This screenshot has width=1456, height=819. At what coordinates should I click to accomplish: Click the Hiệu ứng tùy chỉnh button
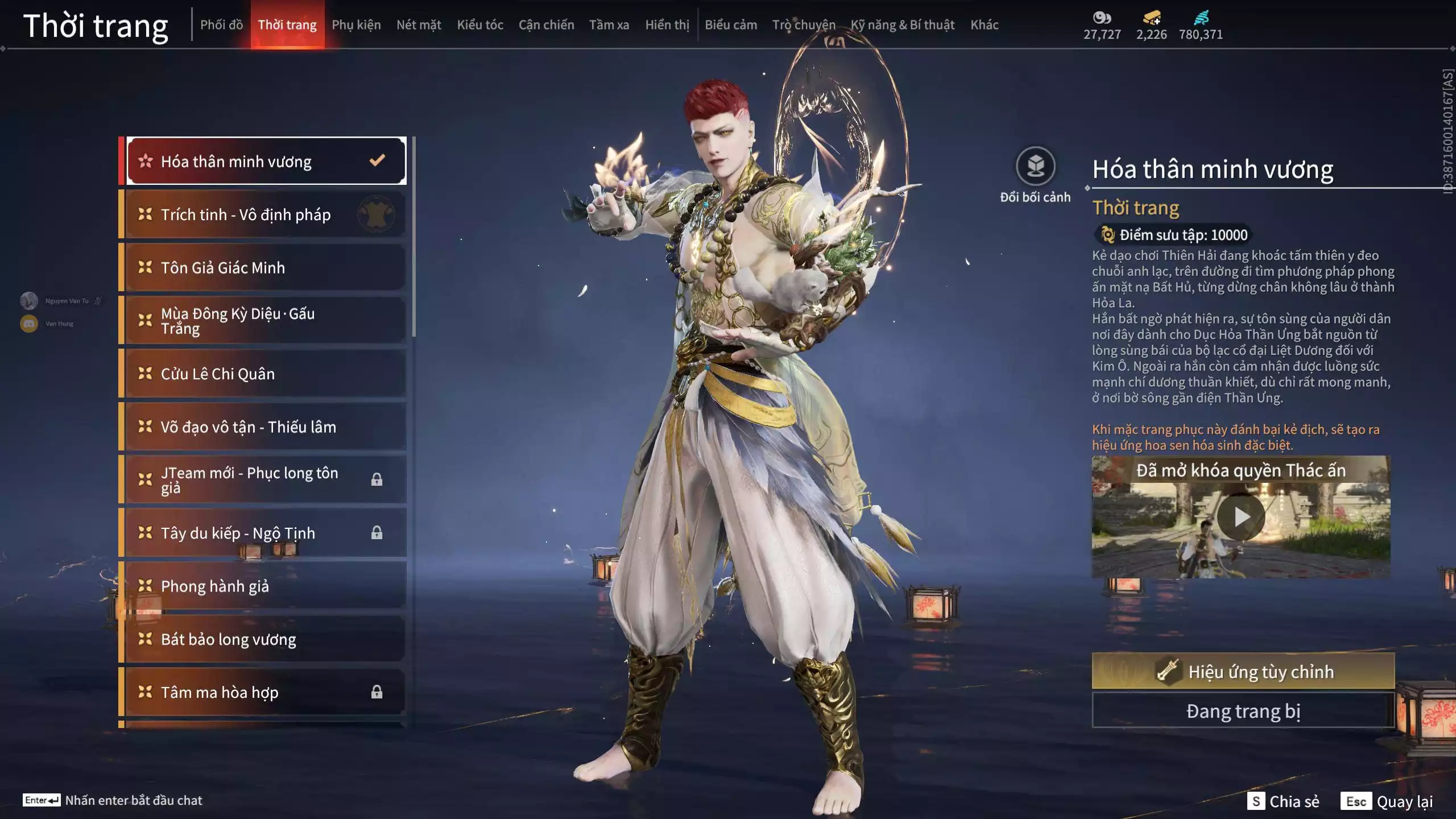1243,671
